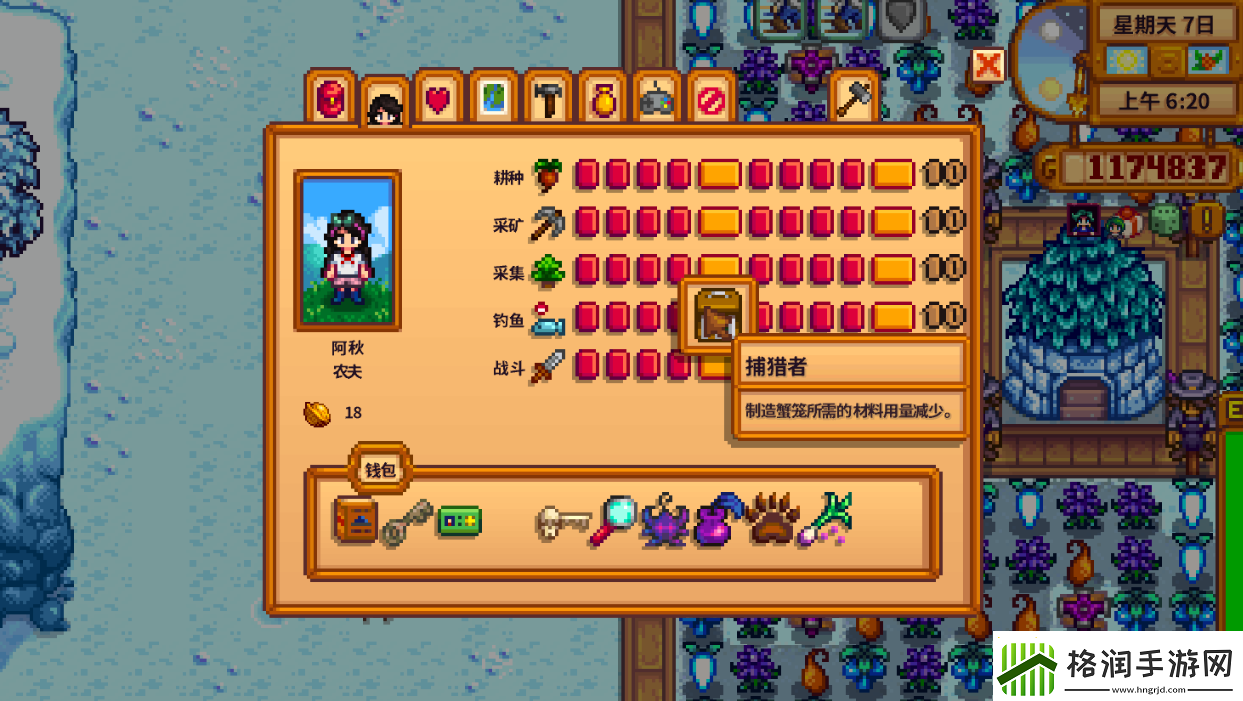Open the golden vase collections tab

(602, 99)
